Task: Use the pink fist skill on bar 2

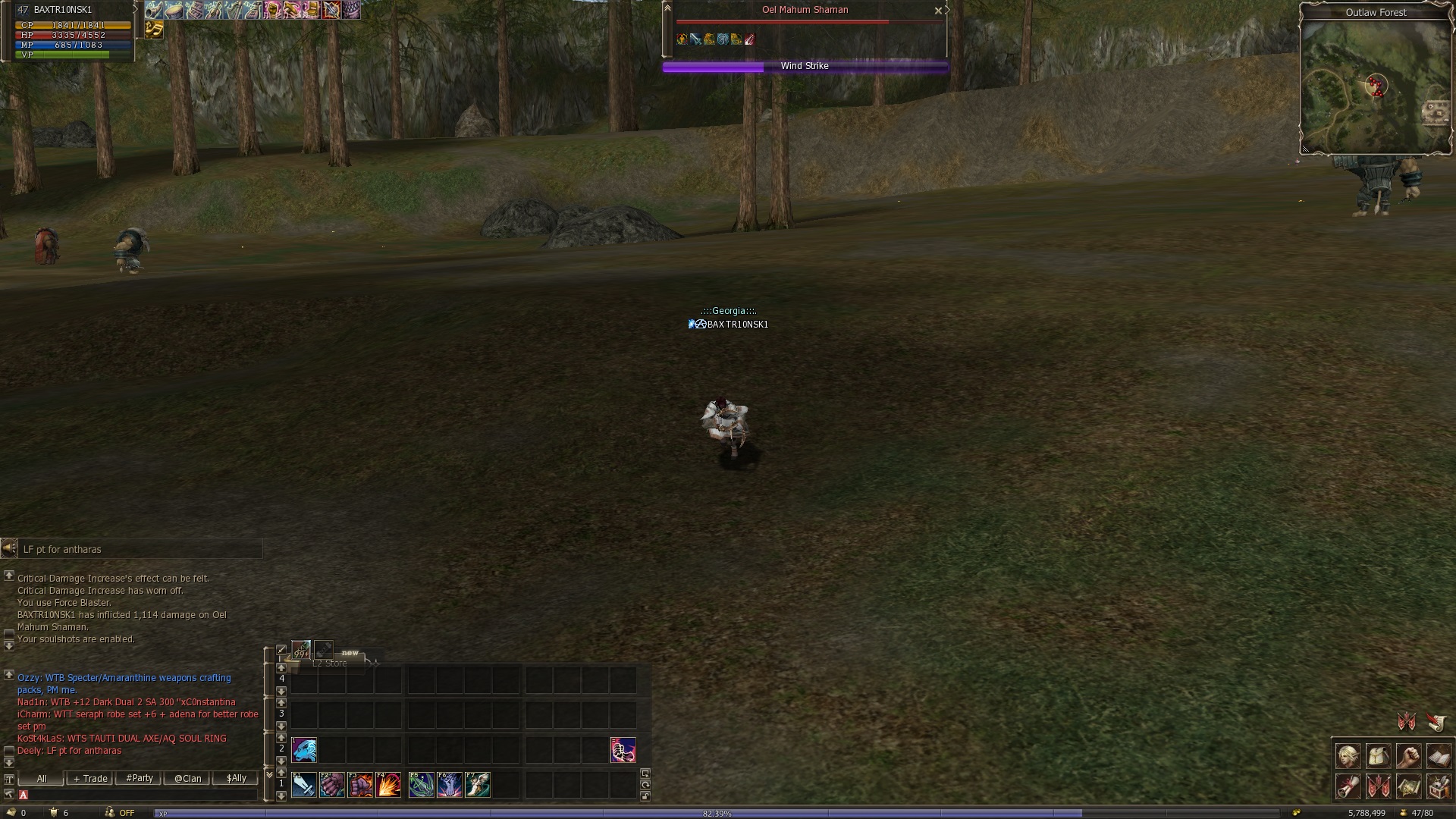Action: click(x=623, y=750)
